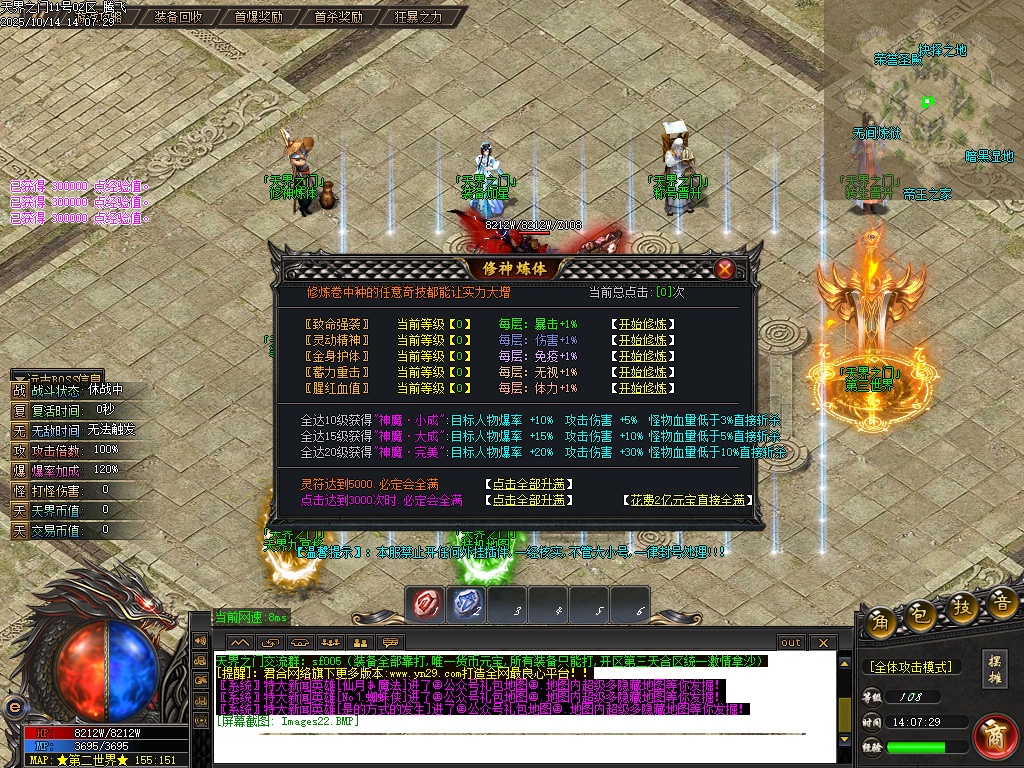This screenshot has width=1024, height=768.
Task: Start training 金身护体
Action: (642, 356)
